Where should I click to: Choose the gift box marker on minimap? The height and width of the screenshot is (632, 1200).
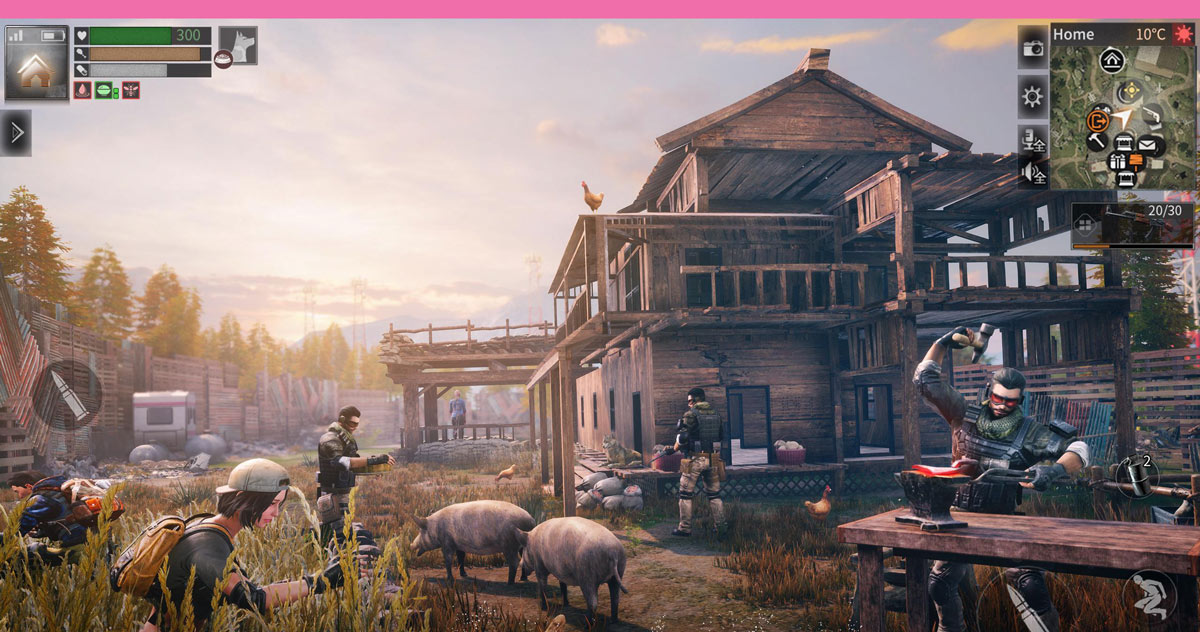pos(1118,161)
